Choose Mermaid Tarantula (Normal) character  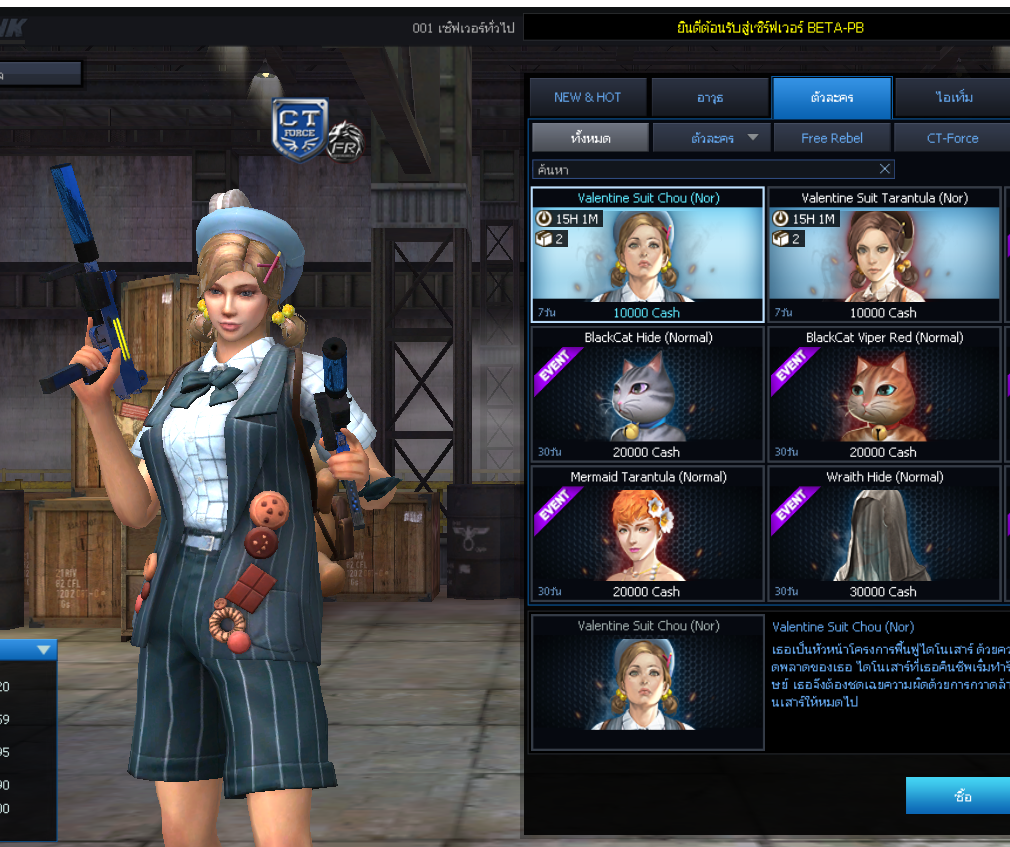(647, 534)
